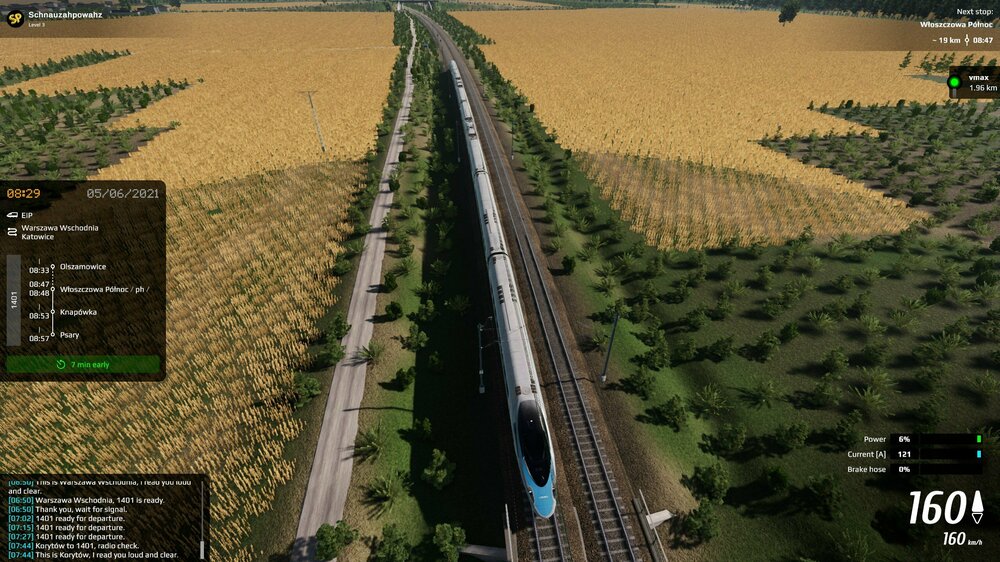Viewport: 1000px width, 562px height.
Task: Focus the radio chat log box
Action: point(100,517)
